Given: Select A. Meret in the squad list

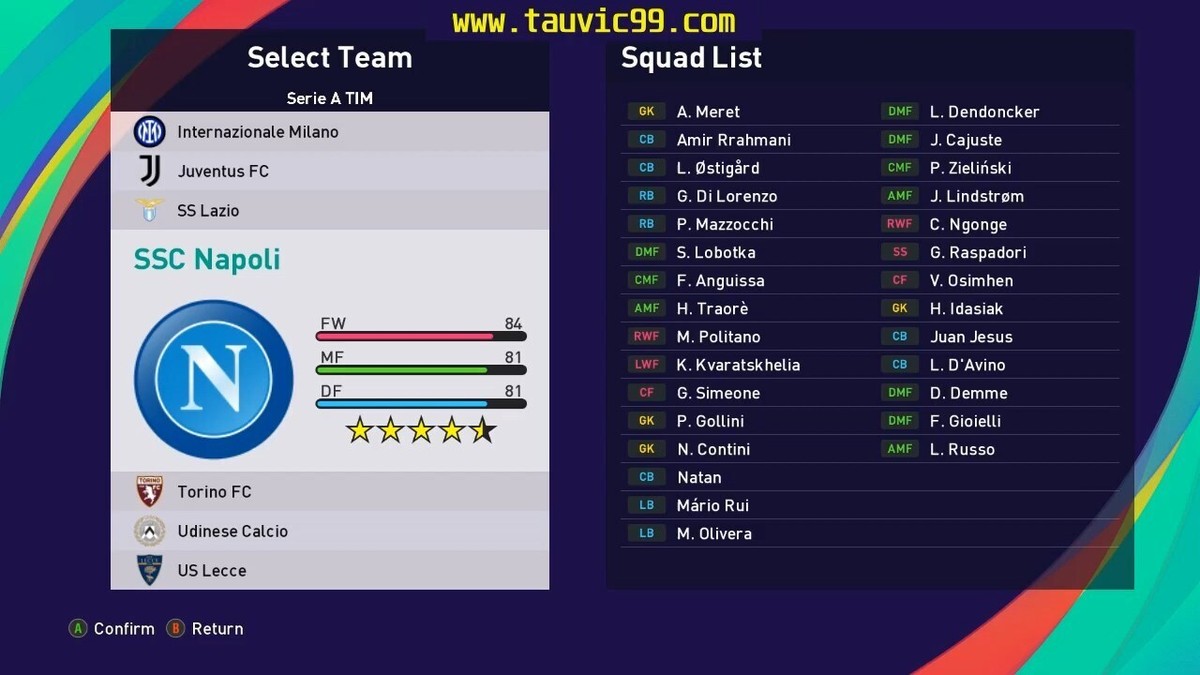Looking at the screenshot, I should point(708,112).
